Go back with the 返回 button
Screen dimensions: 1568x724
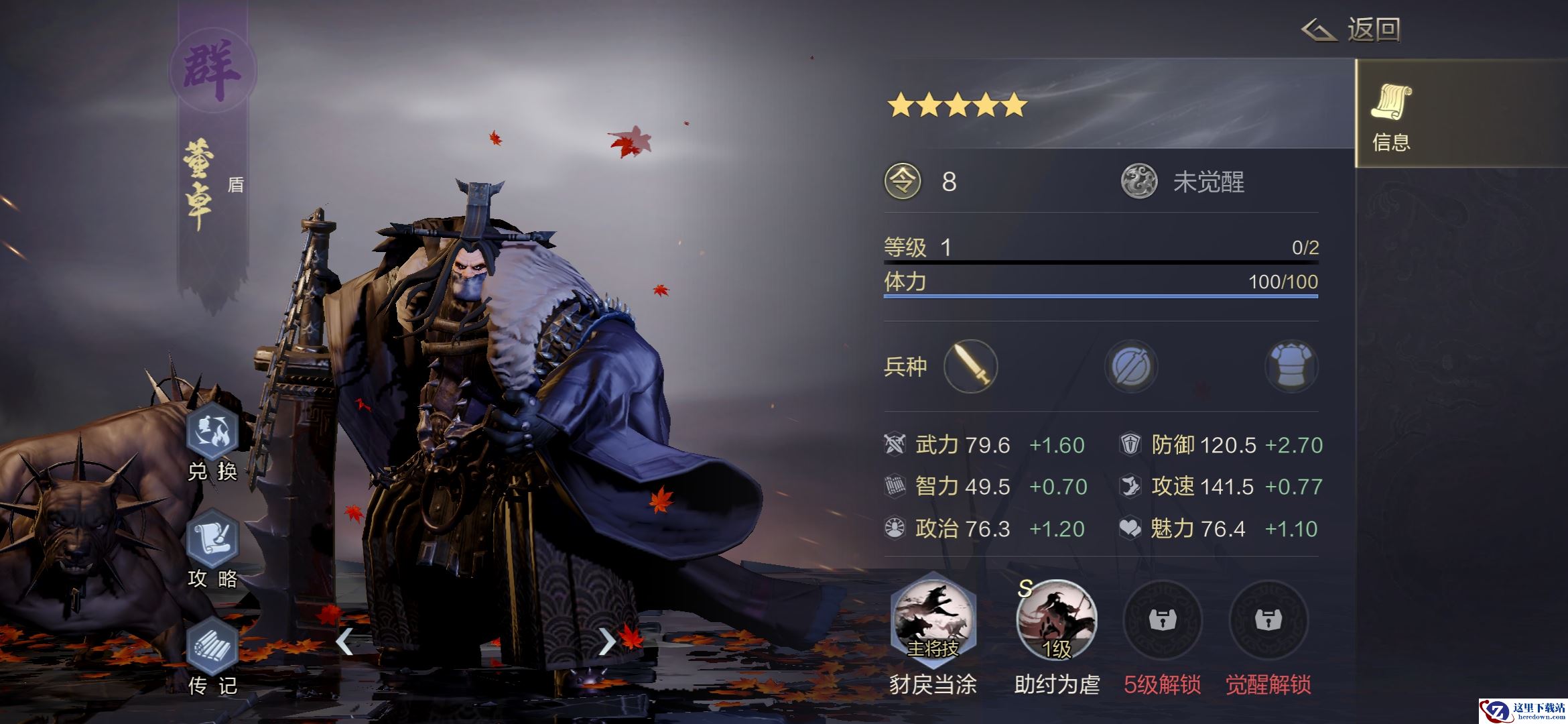click(1351, 29)
